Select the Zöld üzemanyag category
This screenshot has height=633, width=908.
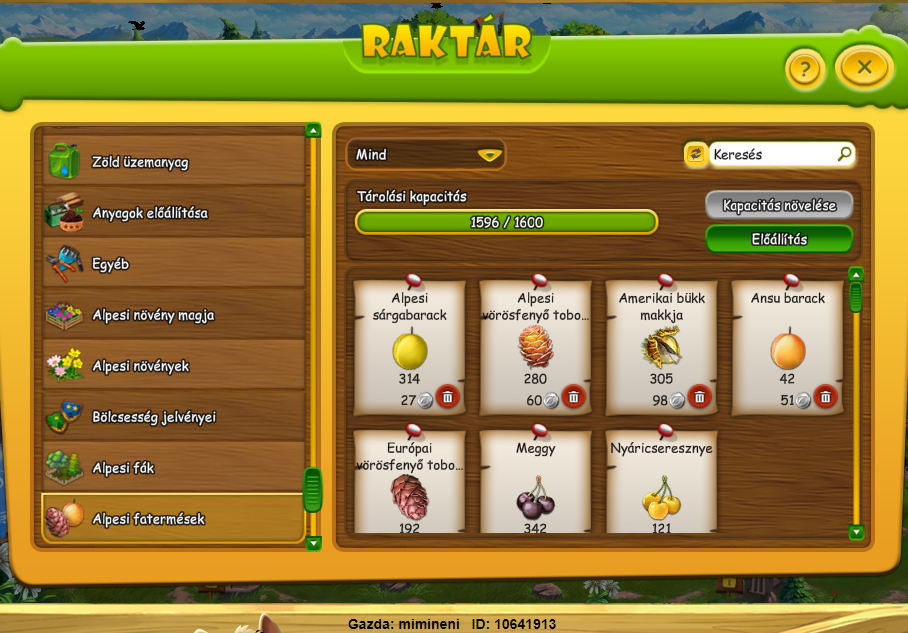coord(174,161)
